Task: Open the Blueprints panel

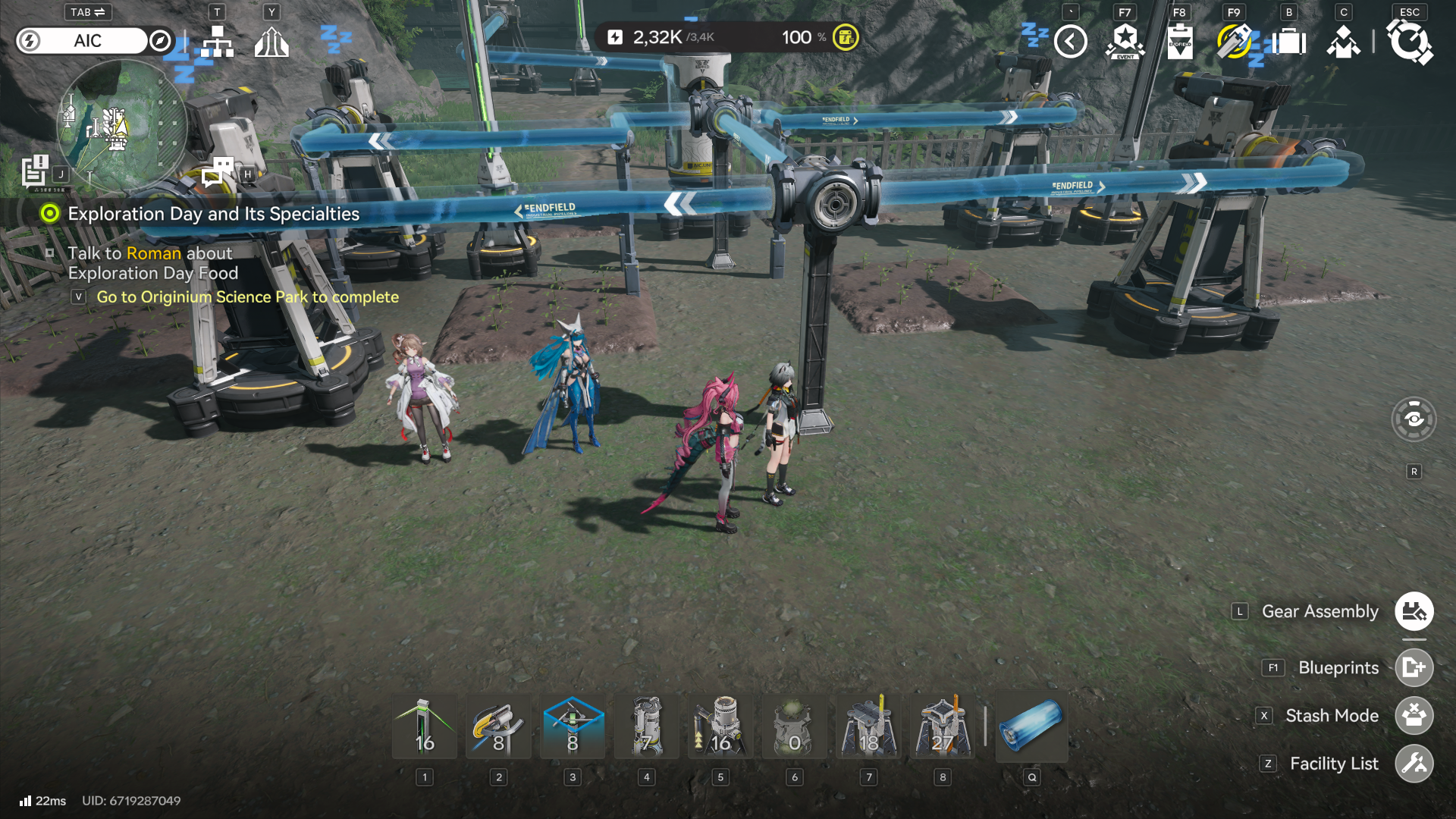Action: 1414,667
